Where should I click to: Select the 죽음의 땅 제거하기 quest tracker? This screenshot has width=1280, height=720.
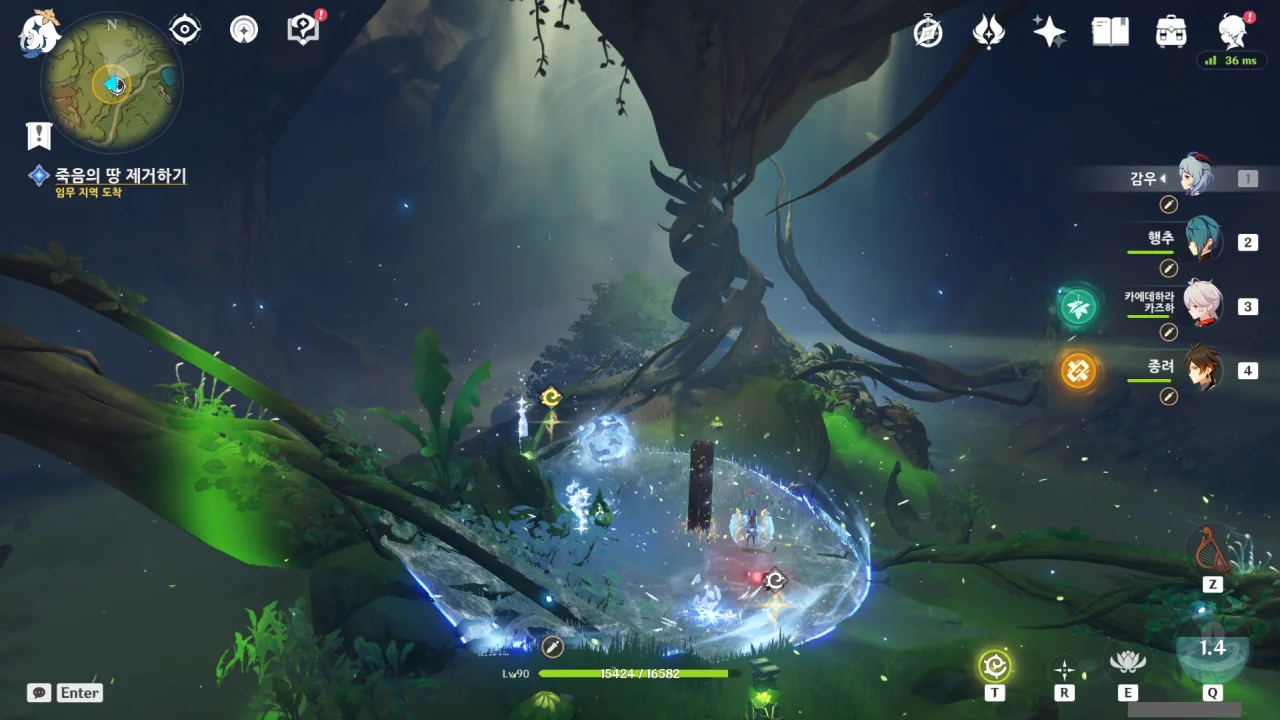pos(120,176)
